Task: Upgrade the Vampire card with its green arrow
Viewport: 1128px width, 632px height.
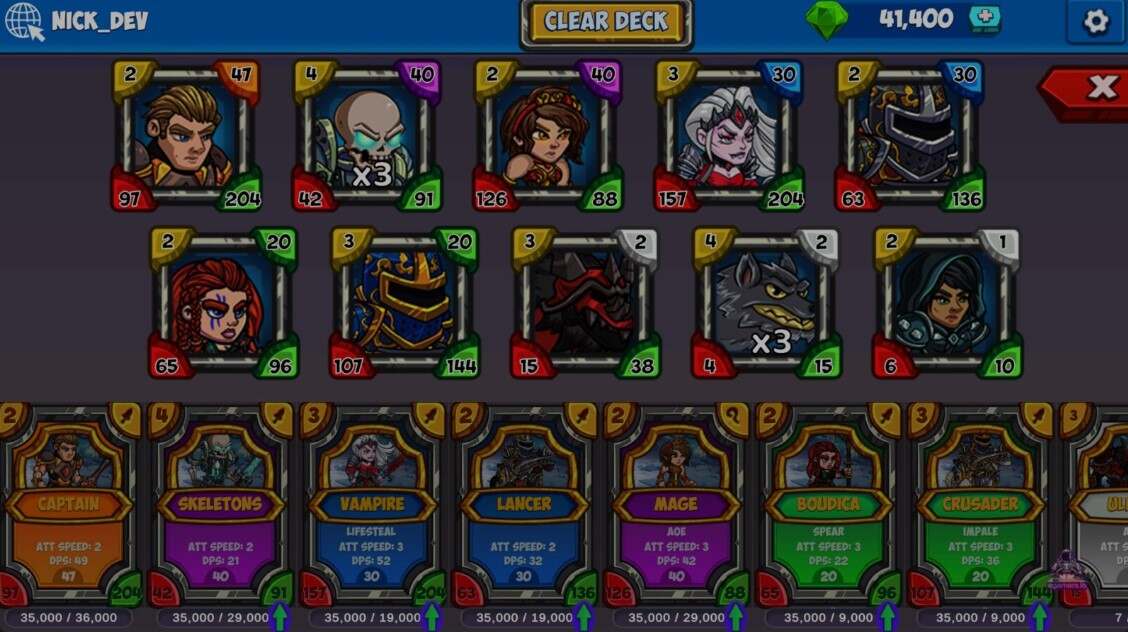Action: (x=431, y=616)
